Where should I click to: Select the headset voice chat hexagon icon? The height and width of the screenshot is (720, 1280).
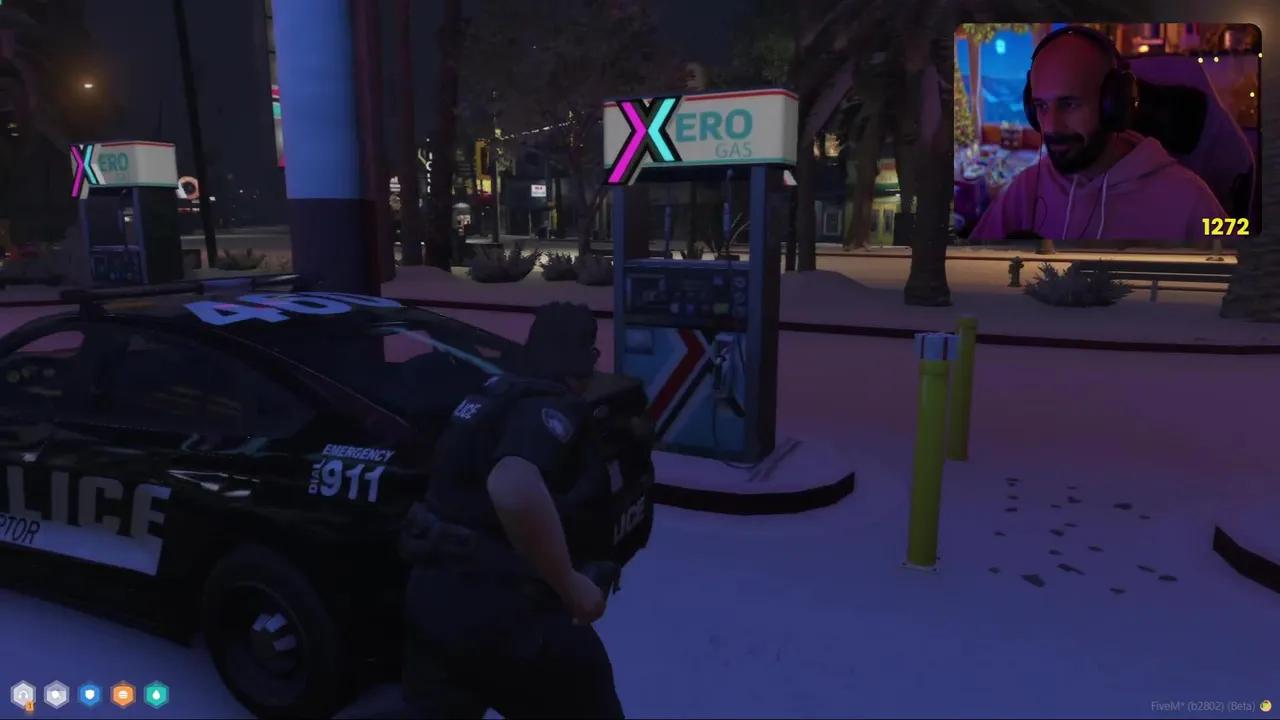point(23,694)
